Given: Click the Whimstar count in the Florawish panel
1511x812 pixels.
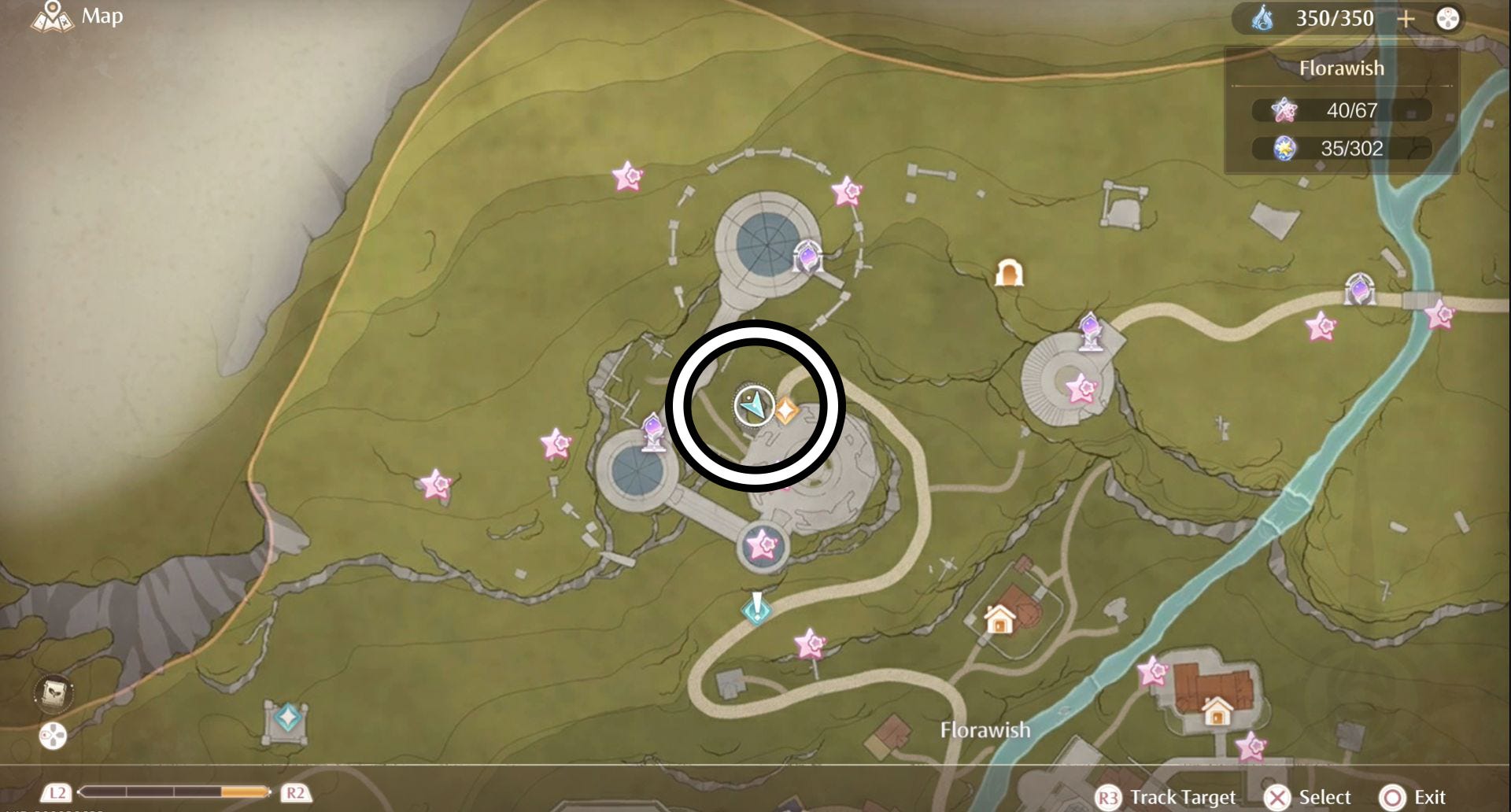Looking at the screenshot, I should [1341, 110].
